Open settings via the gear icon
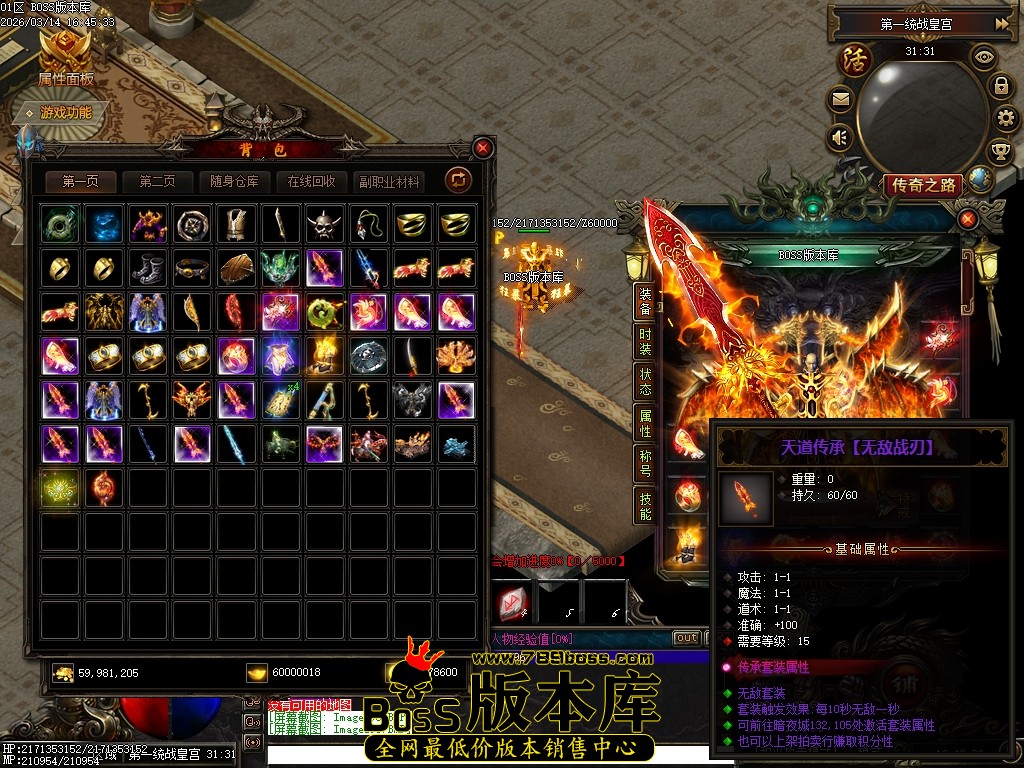This screenshot has height=768, width=1024. [x=1006, y=119]
